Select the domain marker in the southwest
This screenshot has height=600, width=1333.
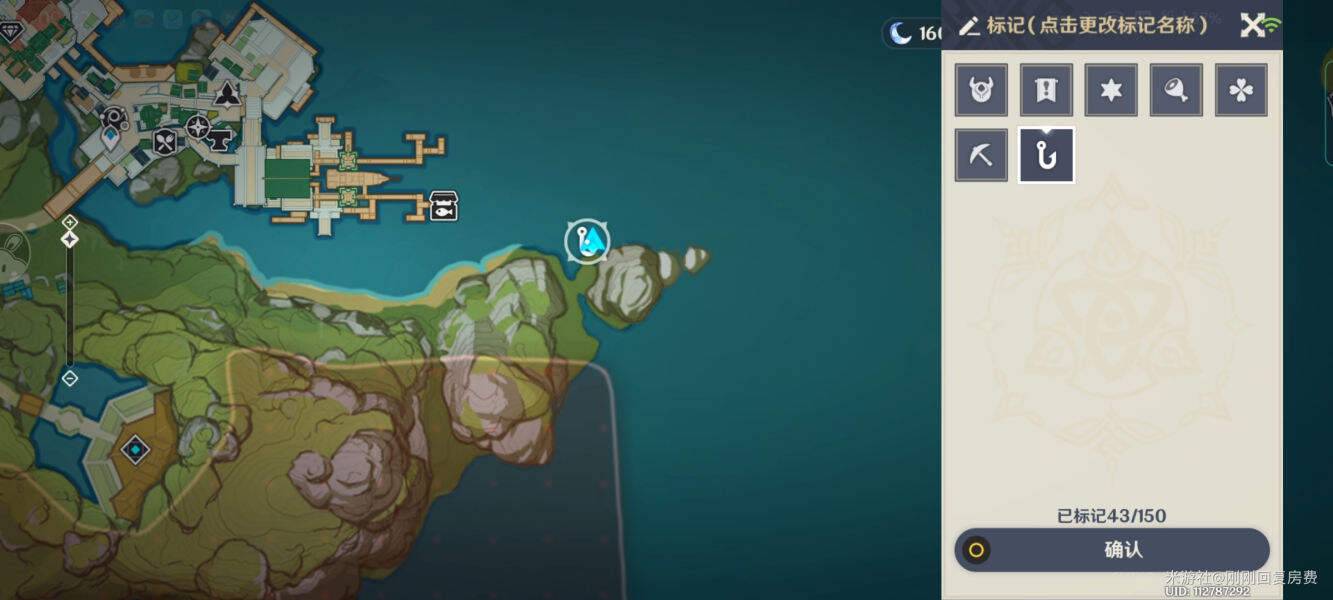tap(135, 450)
